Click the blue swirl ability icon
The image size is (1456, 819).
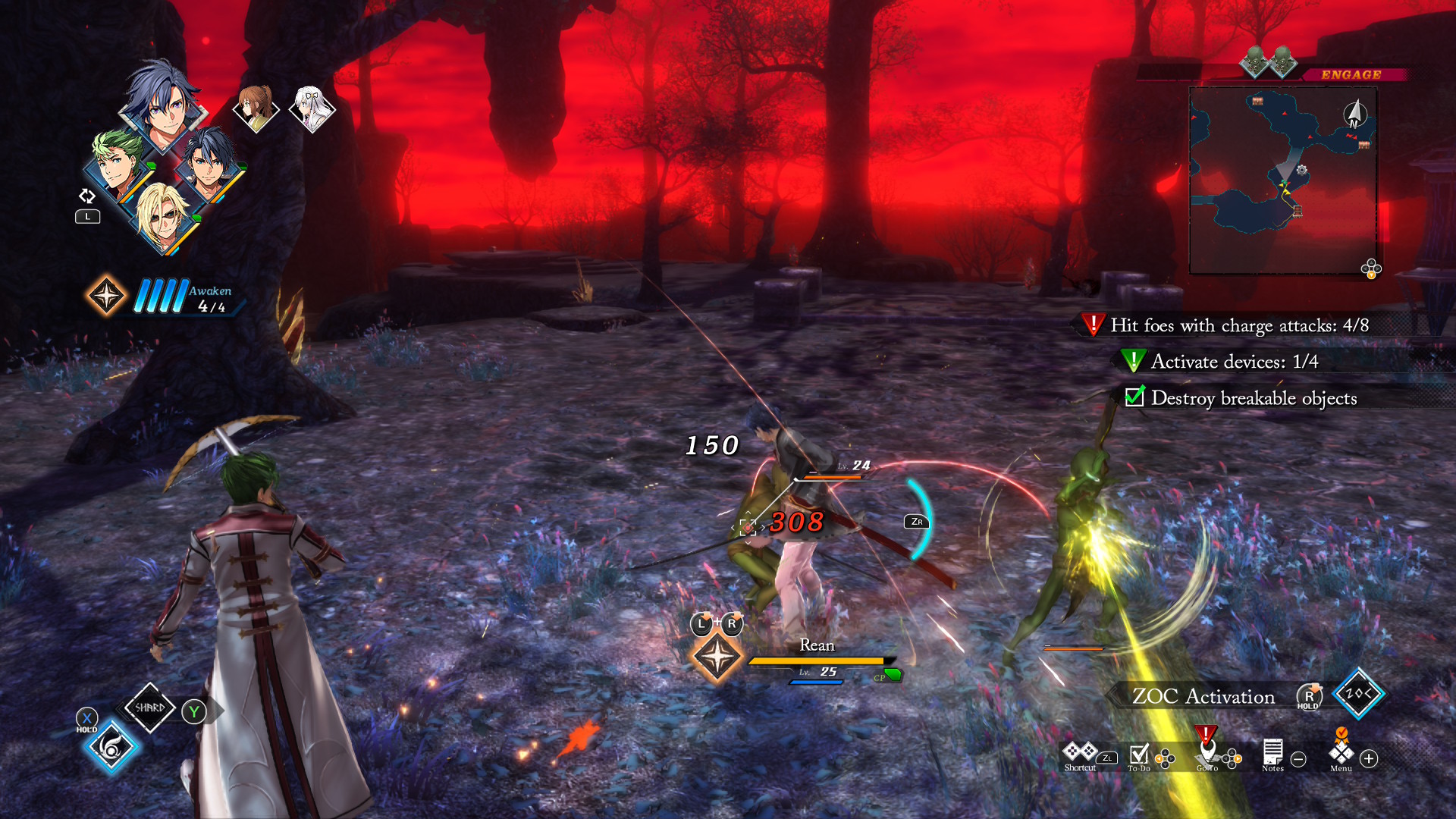click(x=111, y=748)
